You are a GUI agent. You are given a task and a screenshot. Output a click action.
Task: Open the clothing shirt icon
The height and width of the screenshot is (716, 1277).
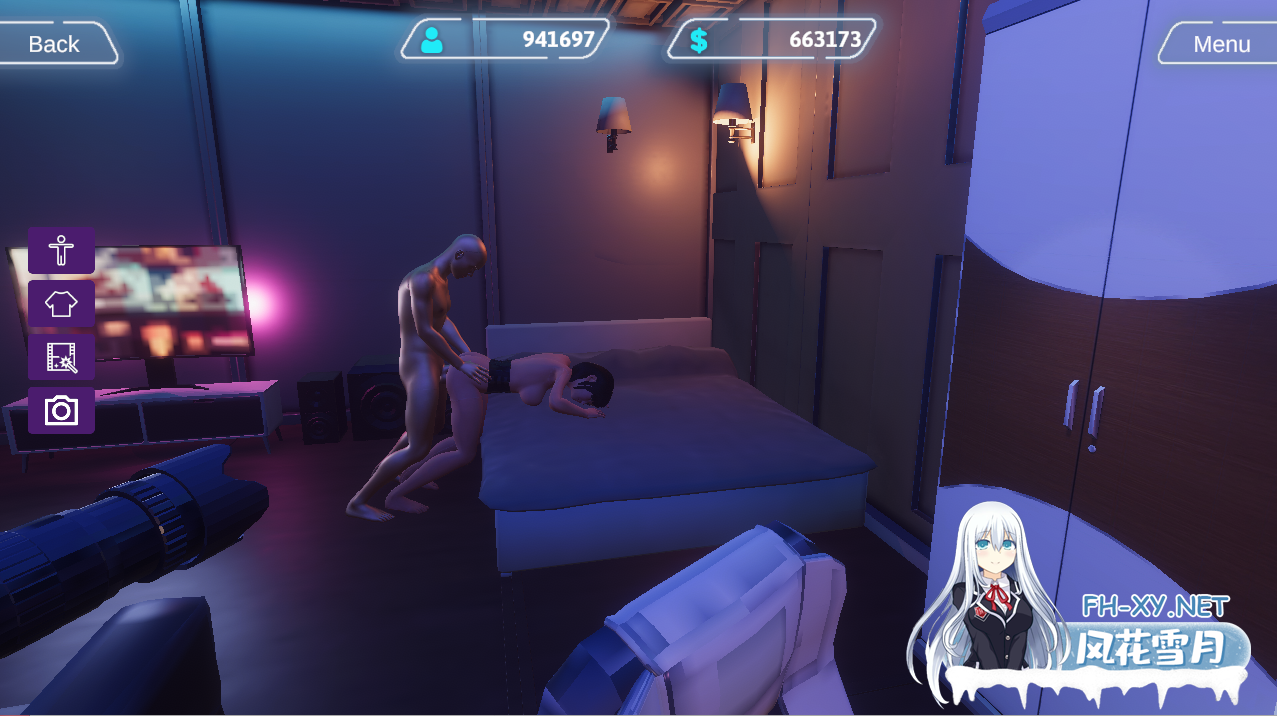[x=61, y=303]
